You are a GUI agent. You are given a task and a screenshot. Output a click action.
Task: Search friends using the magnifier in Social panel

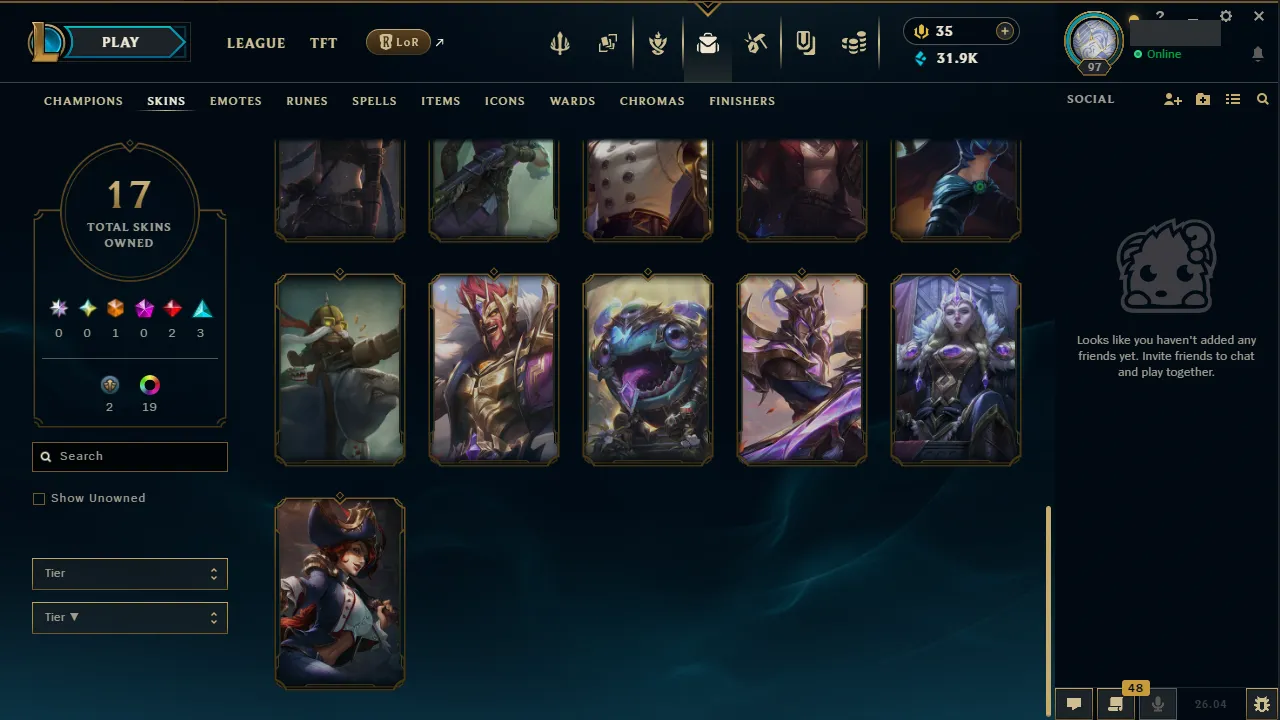(1262, 99)
